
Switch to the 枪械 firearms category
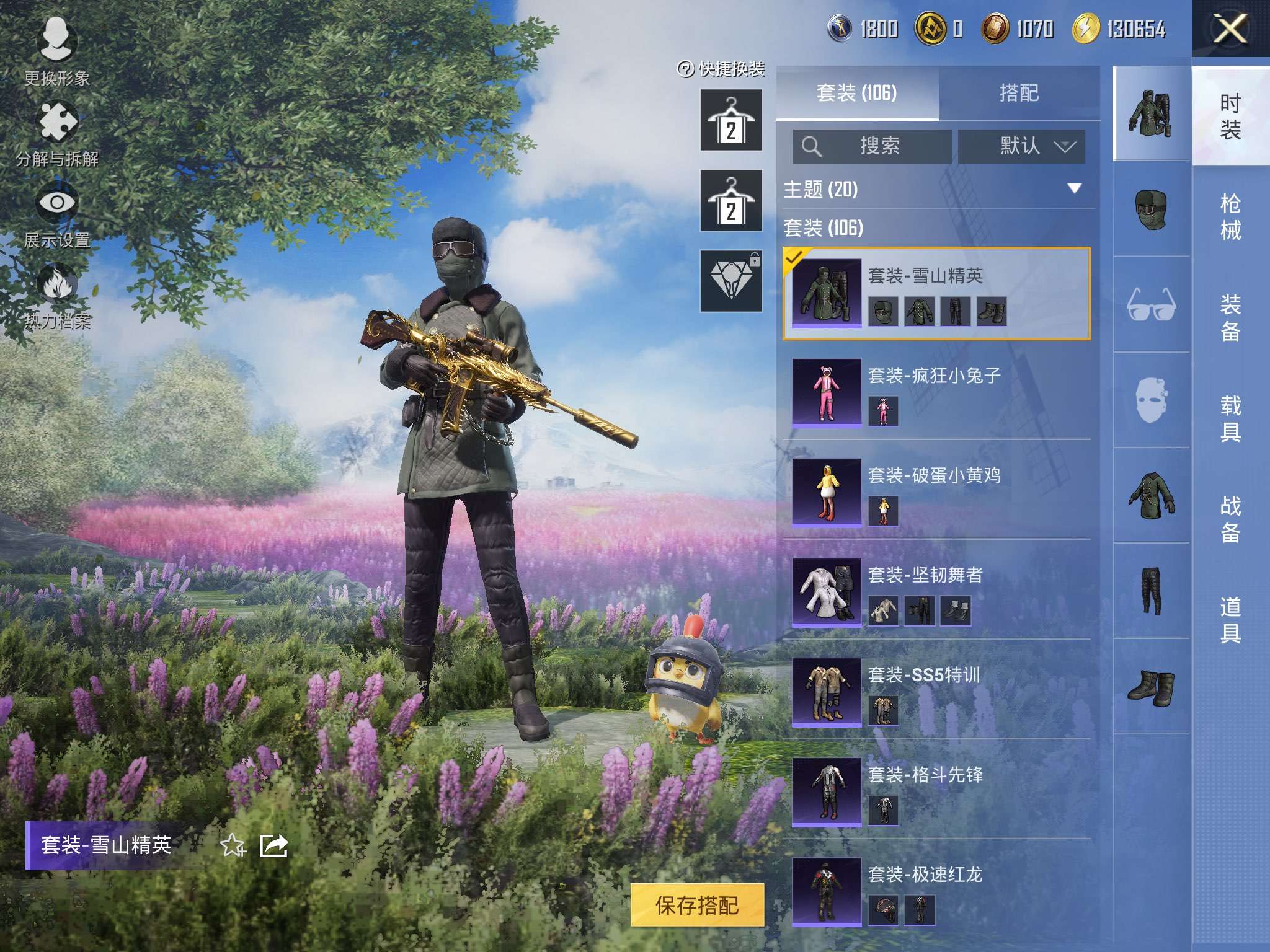1230,217
